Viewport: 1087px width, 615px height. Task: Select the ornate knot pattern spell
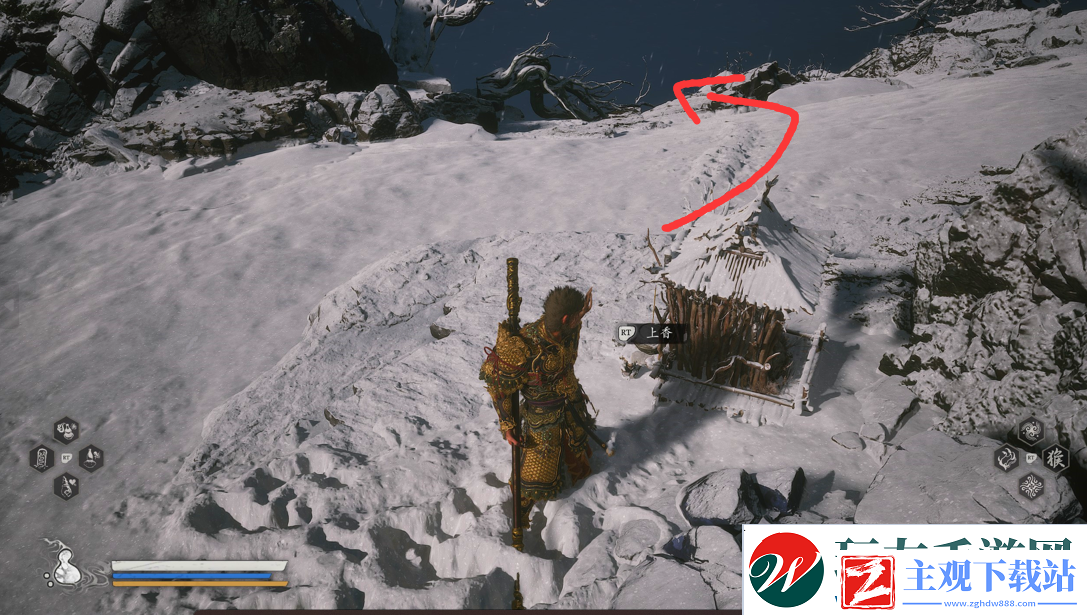(x=1030, y=486)
